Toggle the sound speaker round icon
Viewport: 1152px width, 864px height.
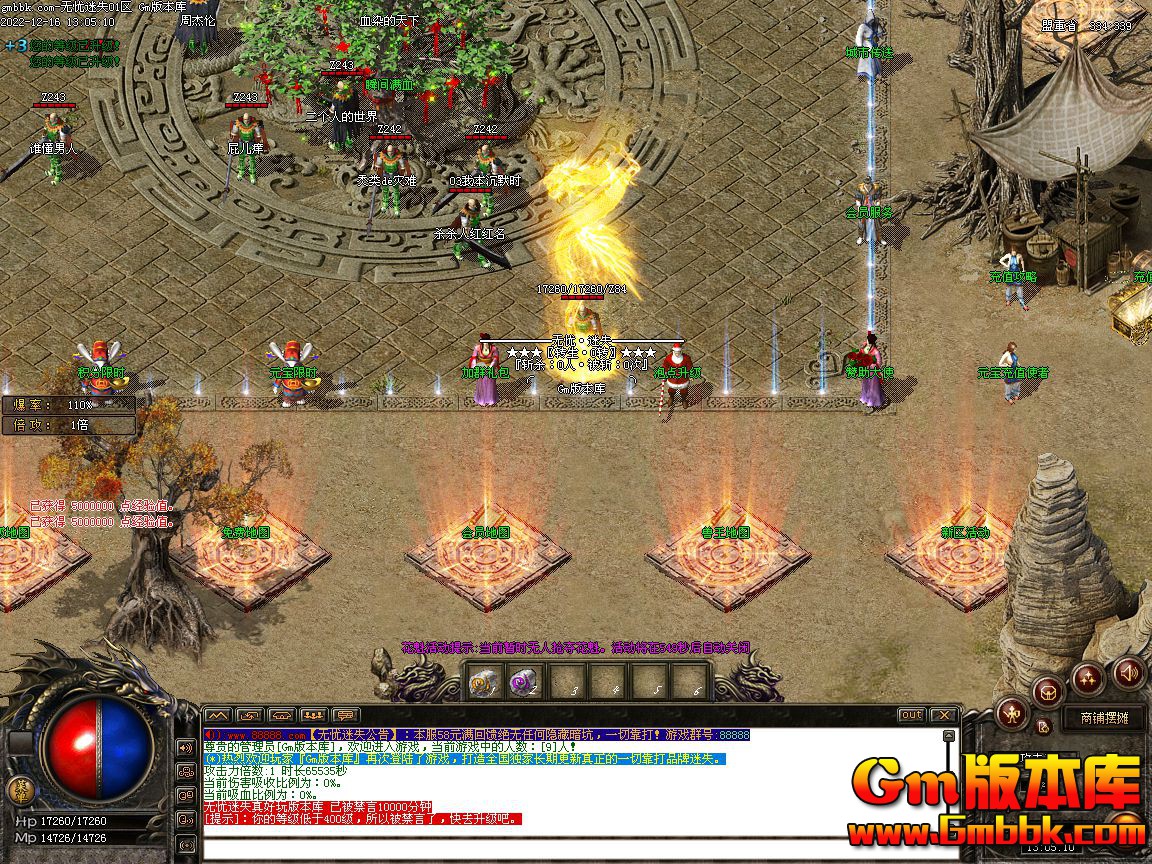click(1128, 672)
